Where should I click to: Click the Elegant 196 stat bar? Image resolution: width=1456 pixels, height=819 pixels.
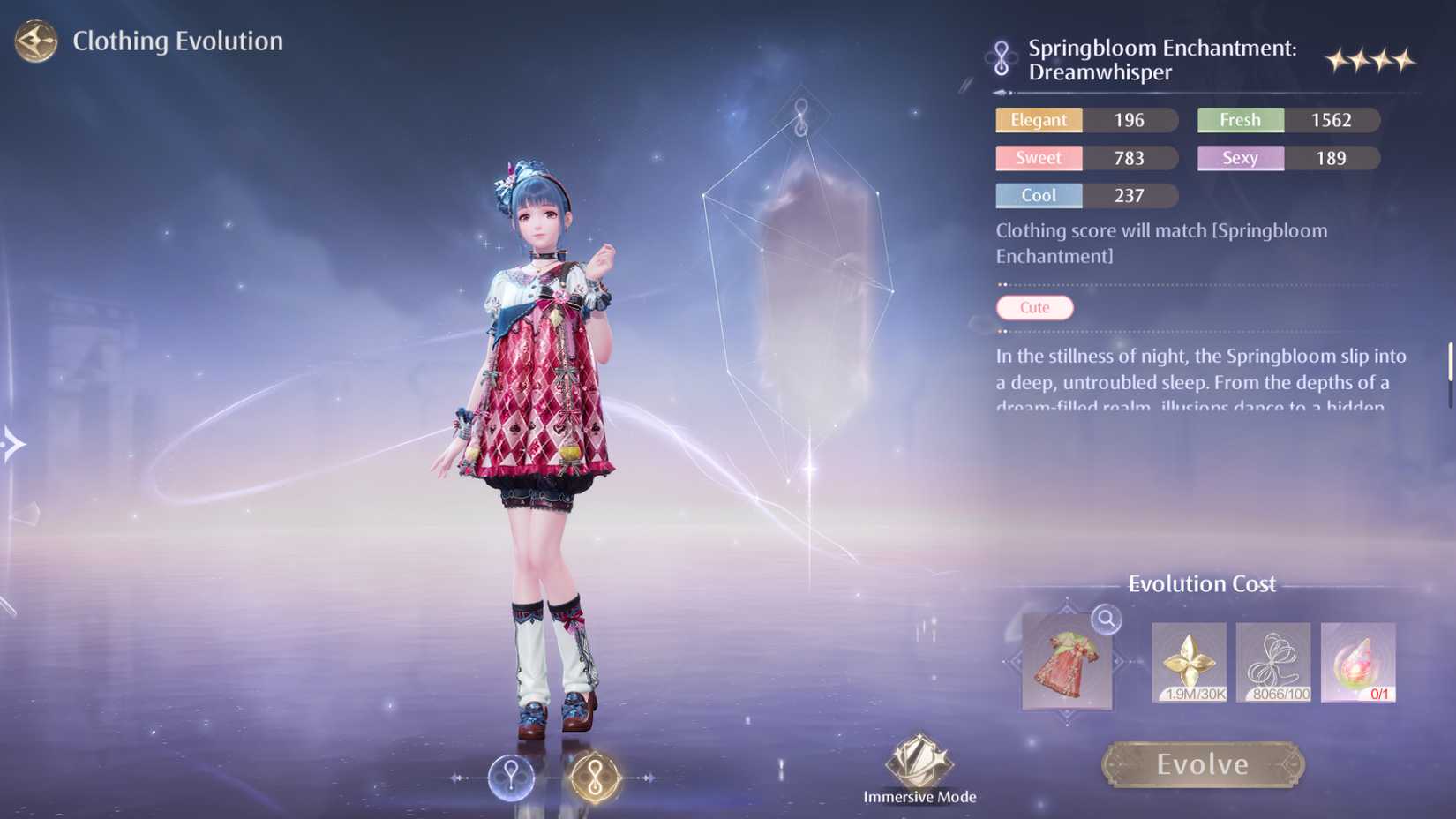click(1084, 120)
